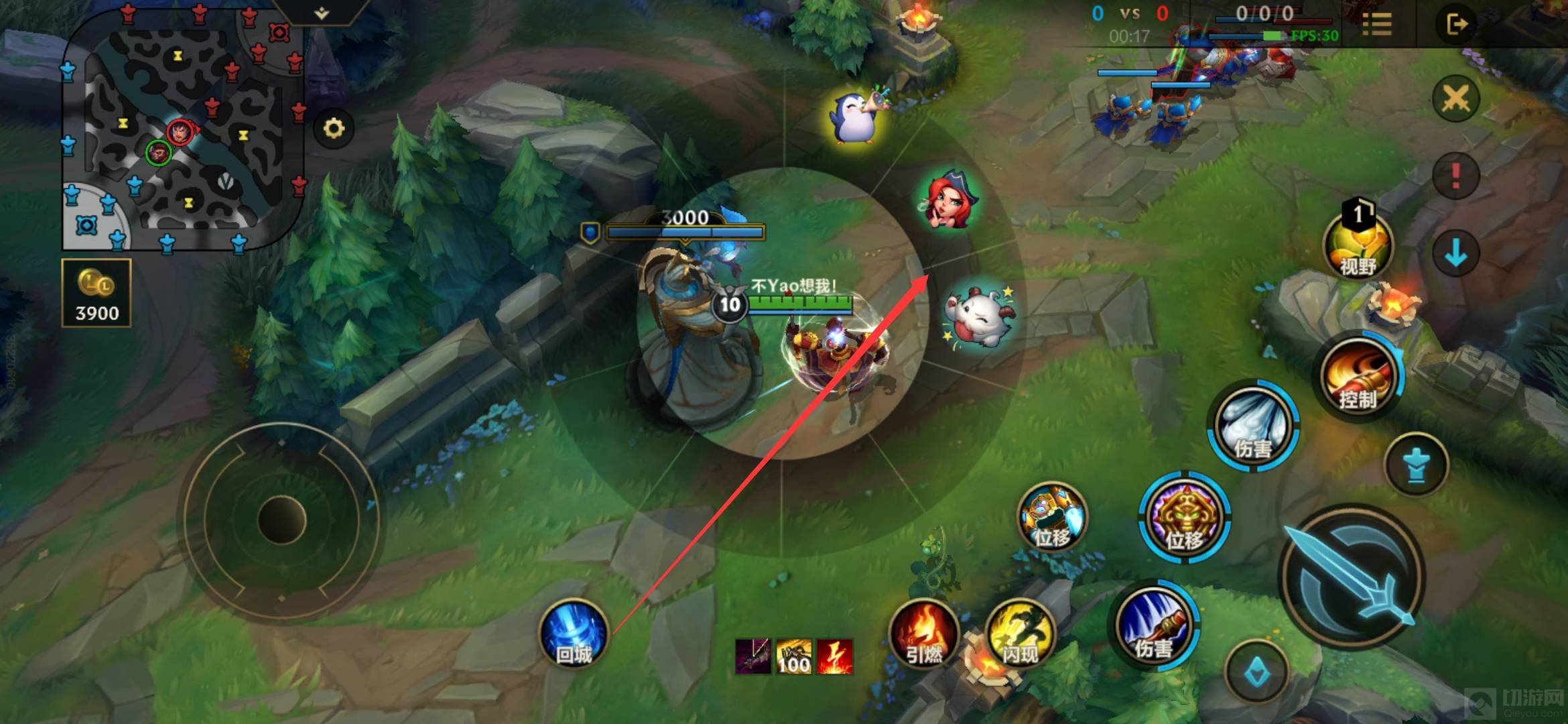Place a ward with the 视野 trinket

click(x=1358, y=247)
